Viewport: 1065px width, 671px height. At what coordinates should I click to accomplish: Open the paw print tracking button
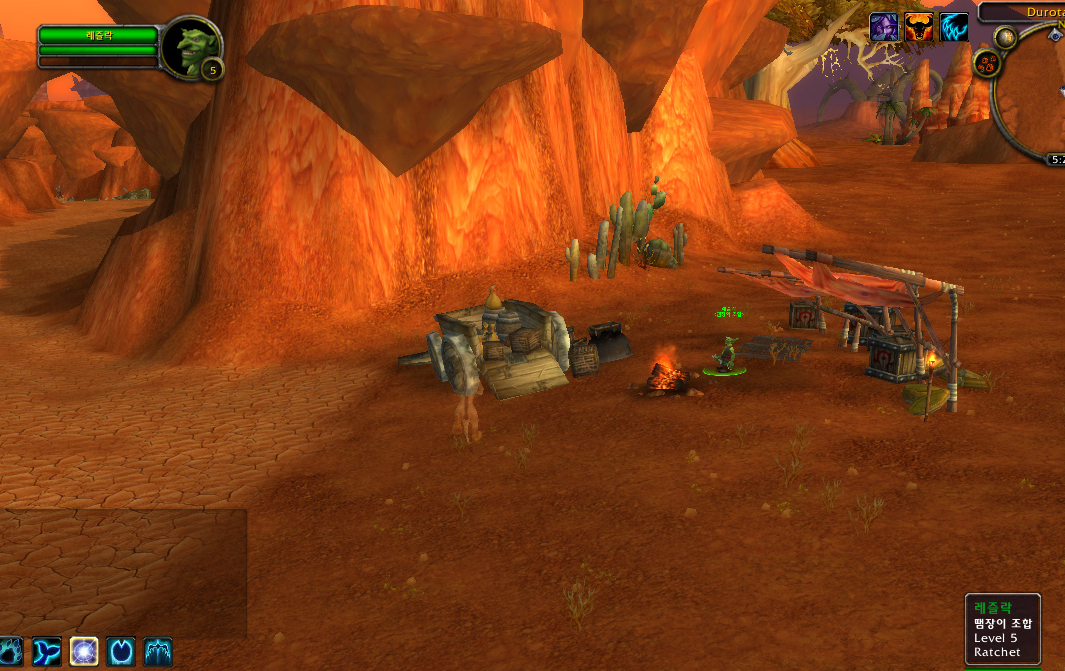tap(987, 64)
